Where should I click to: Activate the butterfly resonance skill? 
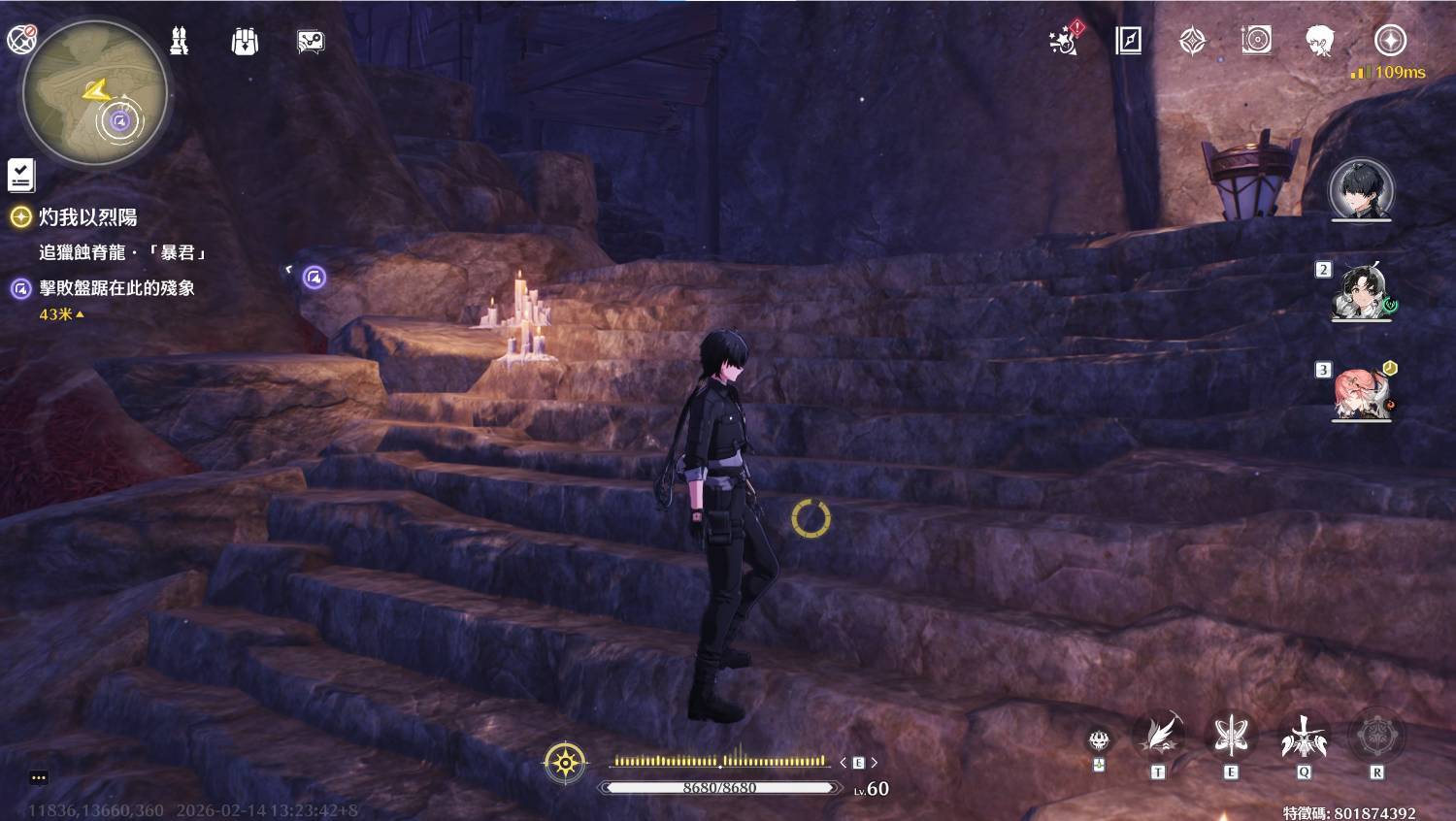(x=1231, y=737)
